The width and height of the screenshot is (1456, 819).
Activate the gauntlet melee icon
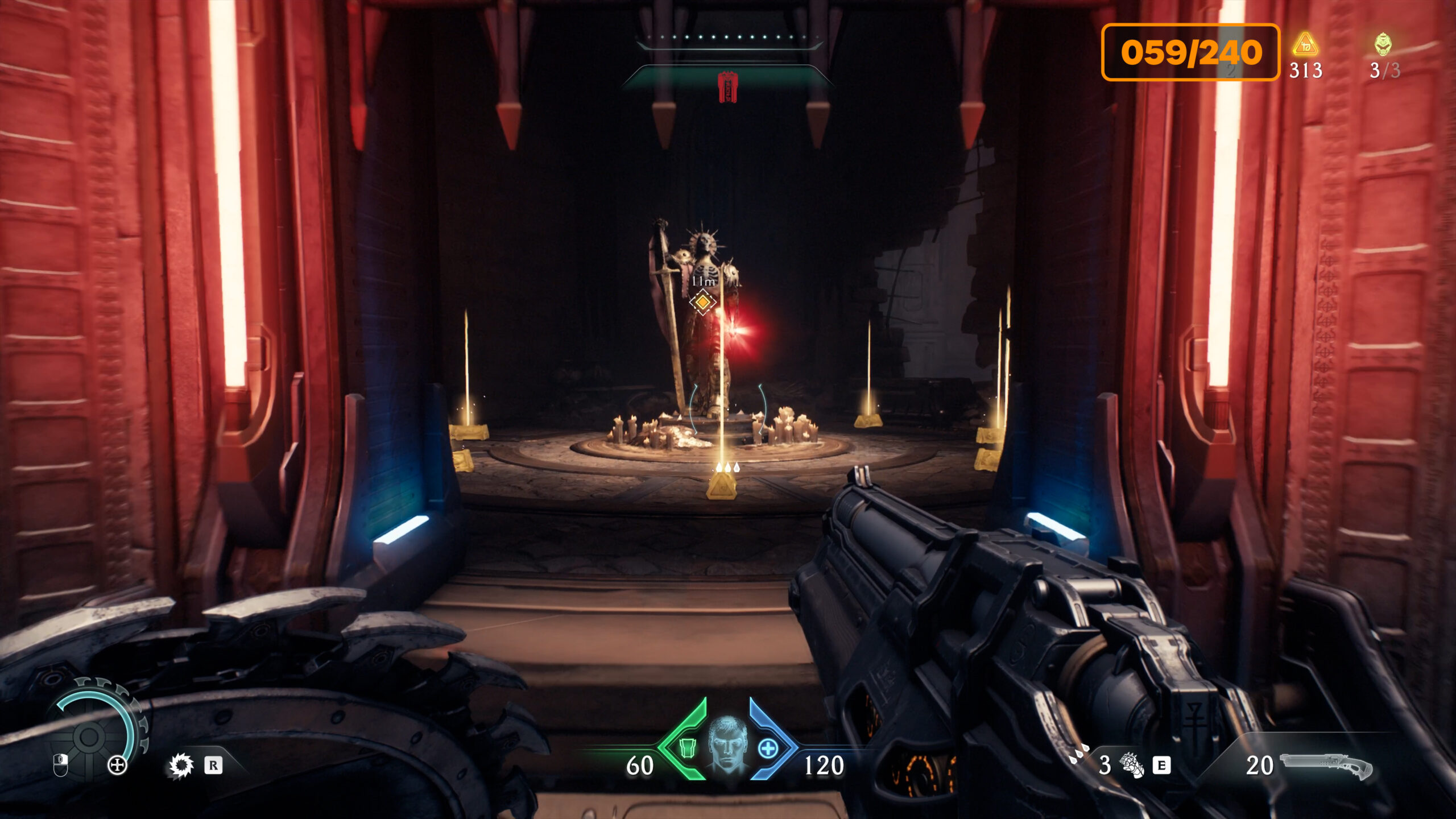coord(1132,765)
